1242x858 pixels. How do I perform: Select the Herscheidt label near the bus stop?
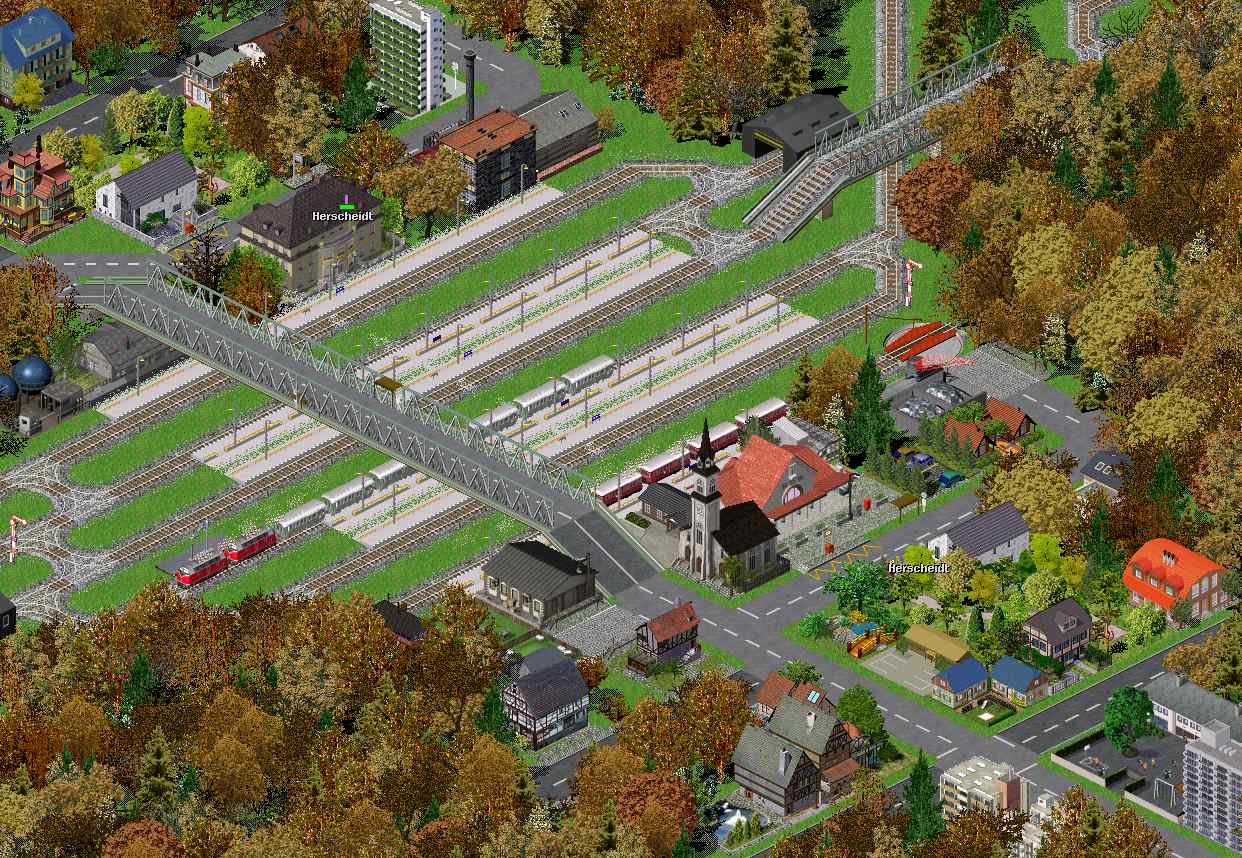click(x=919, y=568)
